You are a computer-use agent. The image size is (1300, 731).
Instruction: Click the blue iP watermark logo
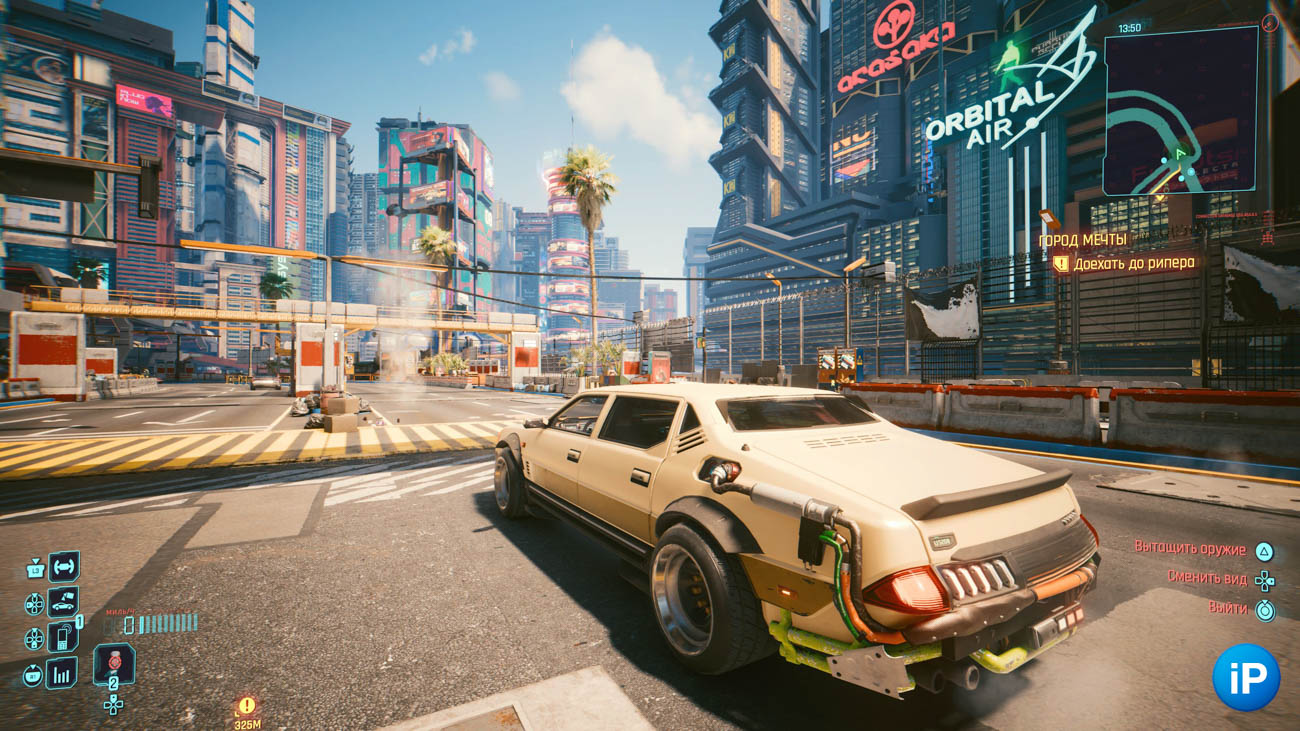(1246, 677)
